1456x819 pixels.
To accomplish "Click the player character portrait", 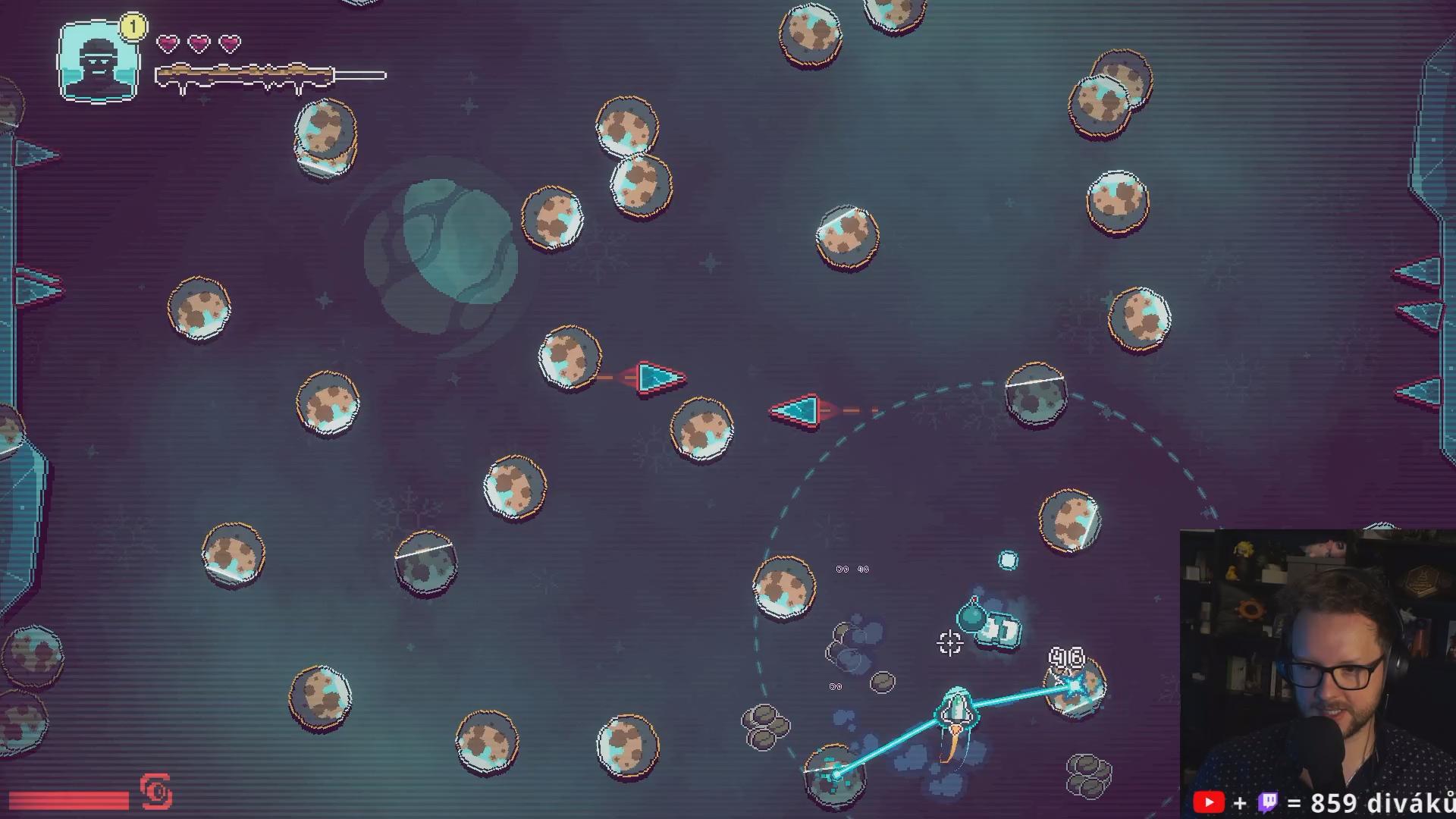I will pyautogui.click(x=99, y=61).
